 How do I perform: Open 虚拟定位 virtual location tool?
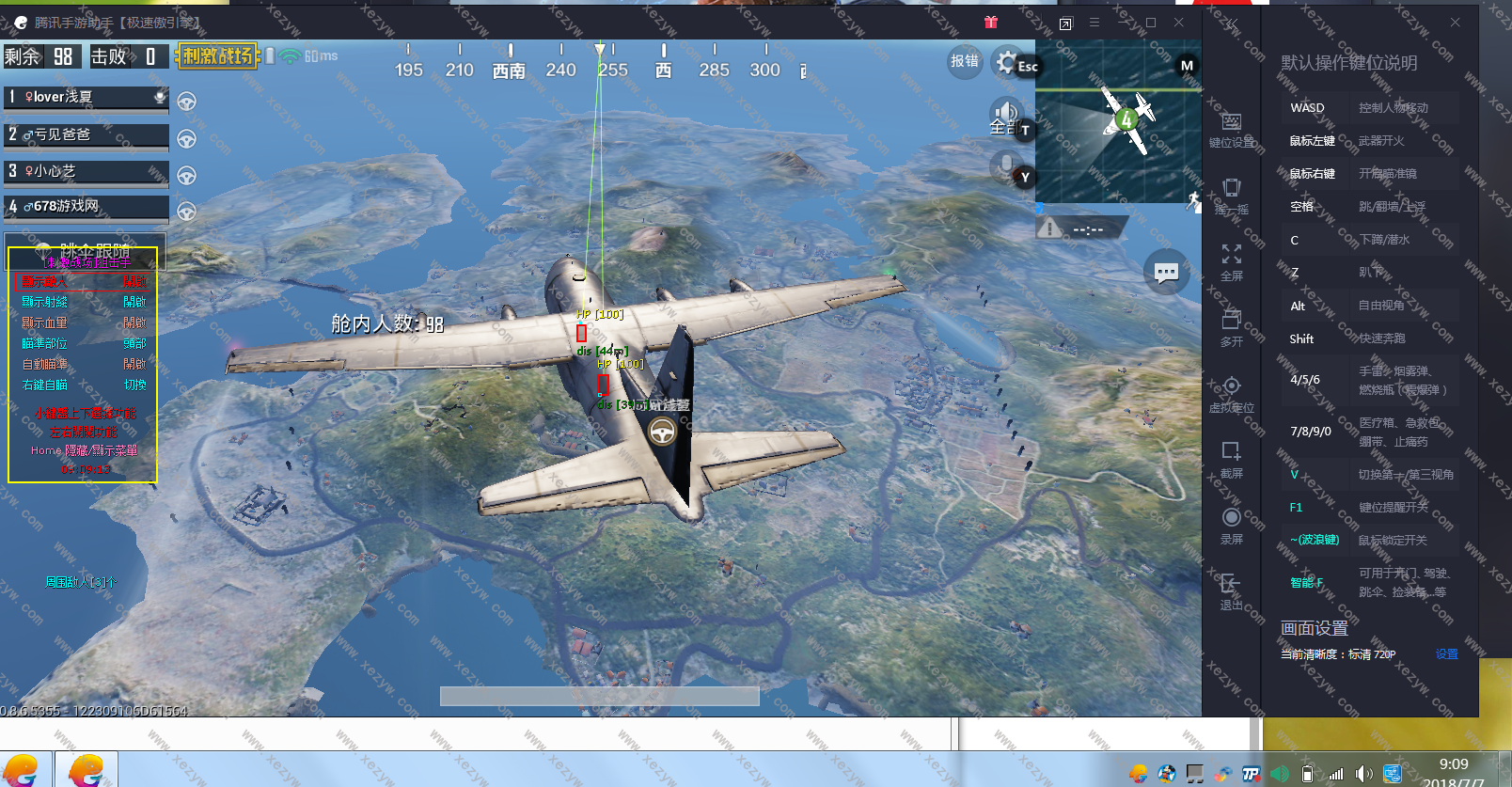(x=1232, y=394)
